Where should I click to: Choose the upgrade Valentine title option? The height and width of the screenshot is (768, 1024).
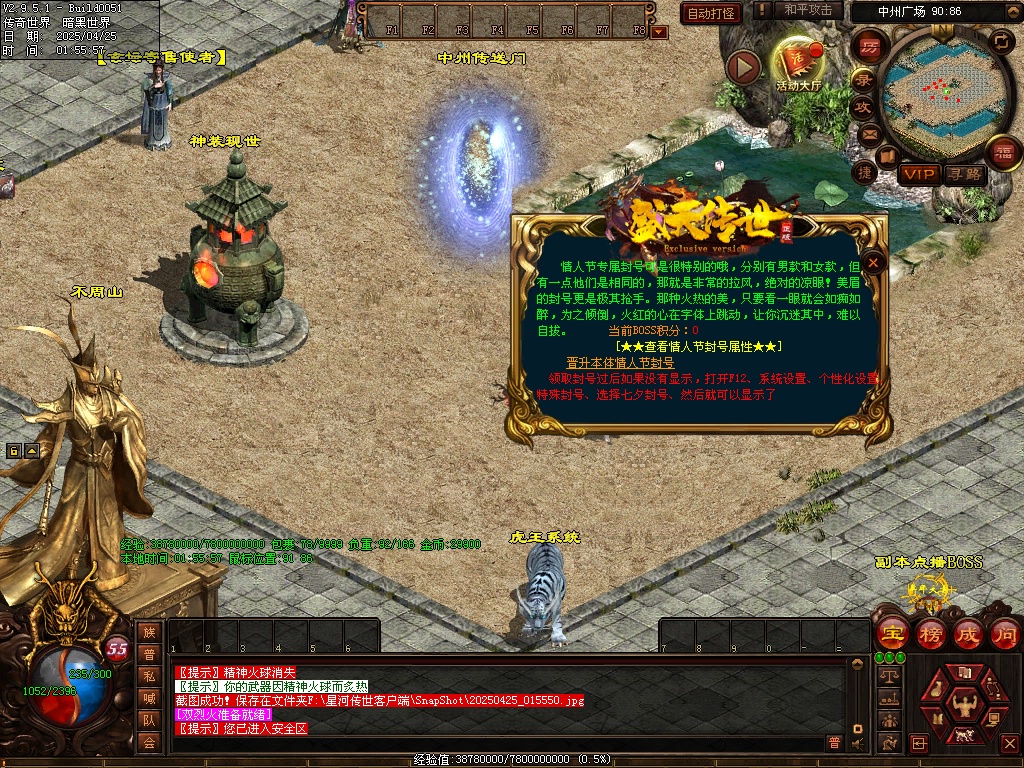[x=620, y=363]
